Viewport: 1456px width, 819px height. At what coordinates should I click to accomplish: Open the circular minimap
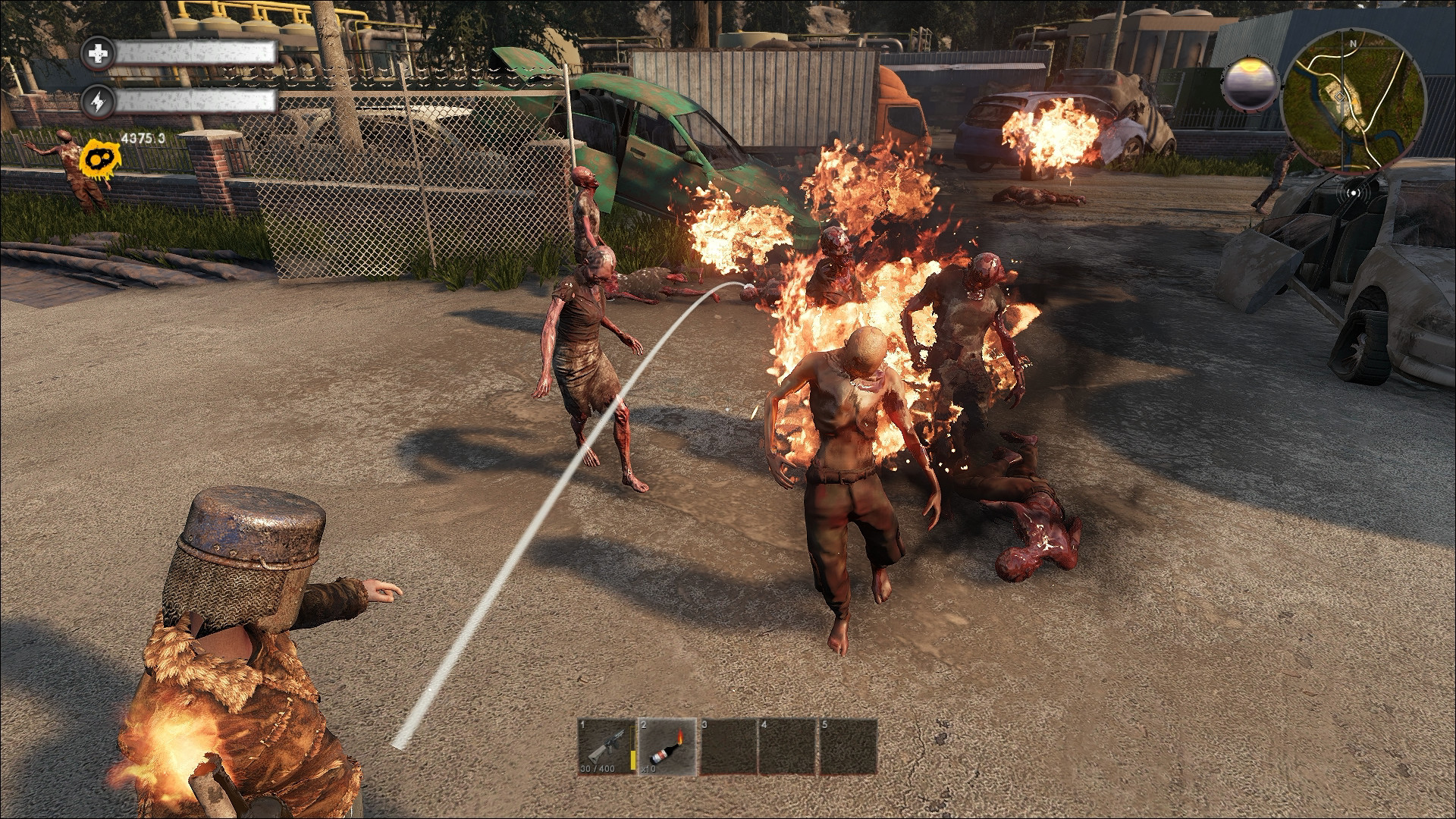pos(1353,95)
